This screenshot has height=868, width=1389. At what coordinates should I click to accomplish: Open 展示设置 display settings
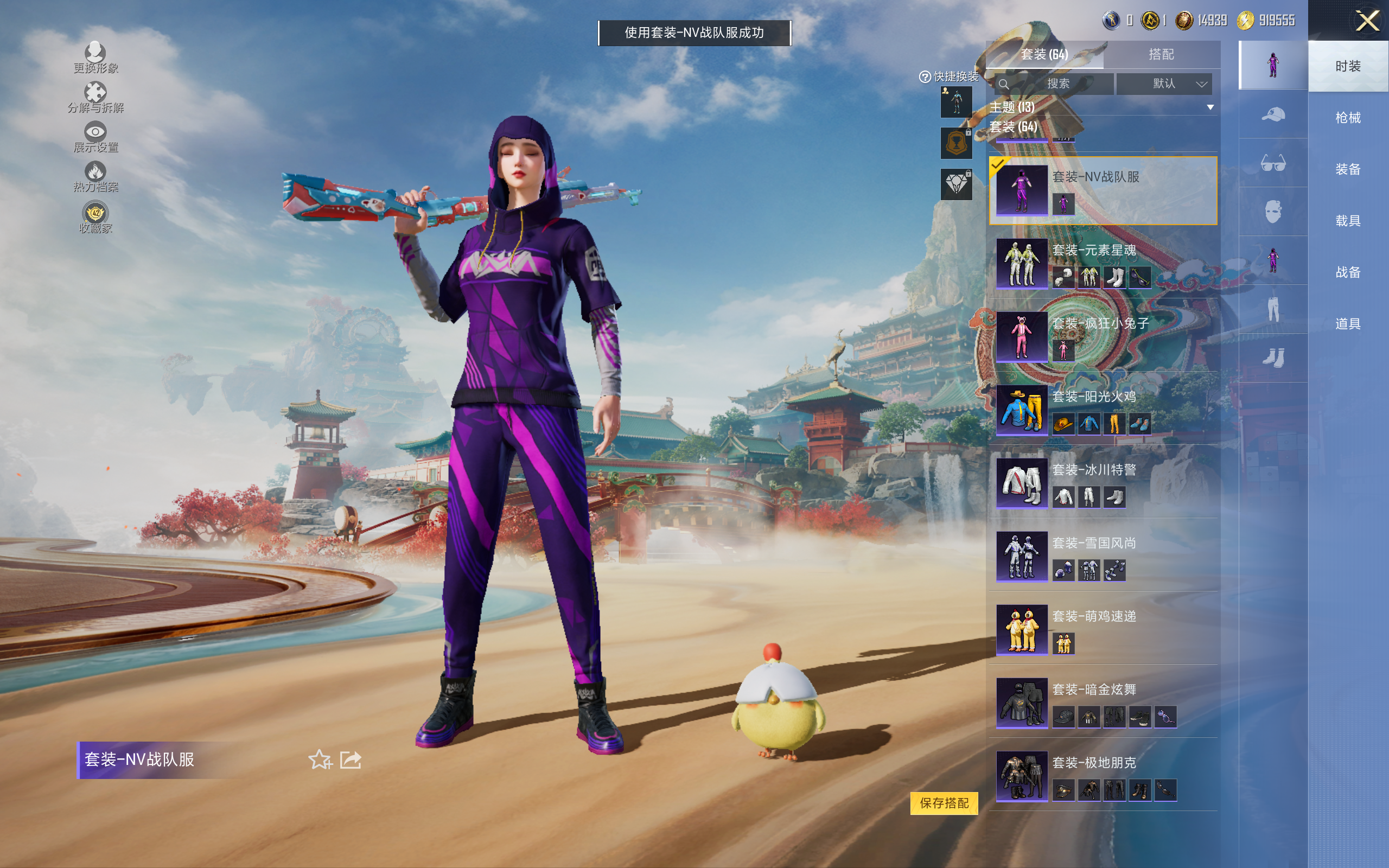click(95, 137)
